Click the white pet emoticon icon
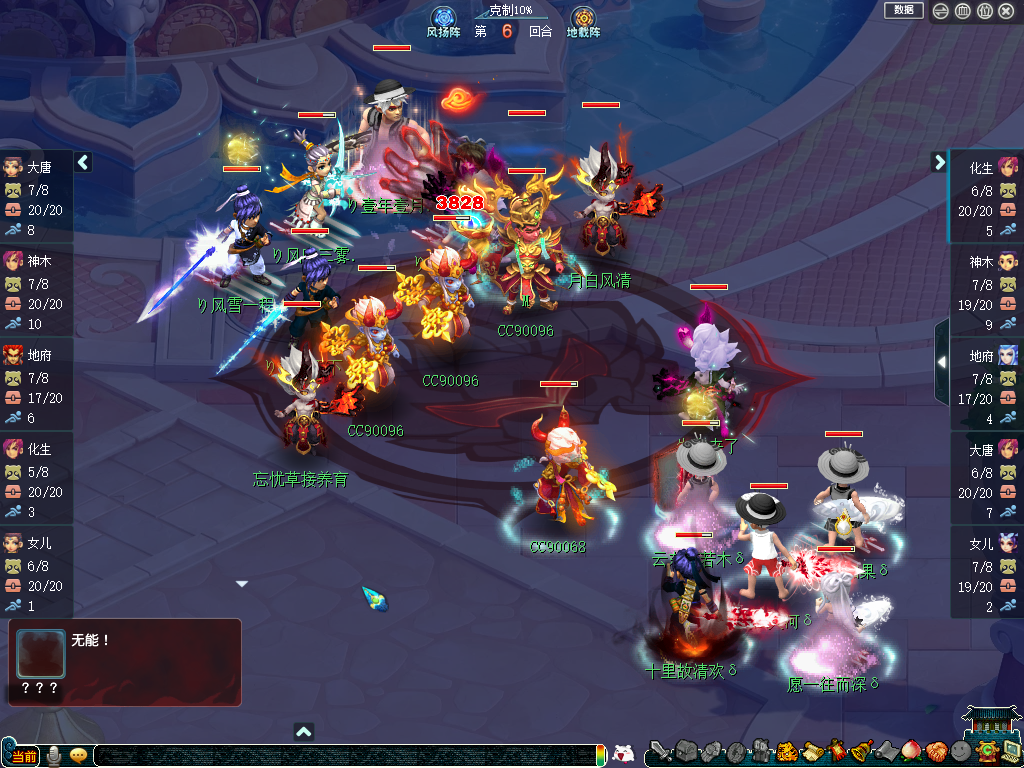Viewport: 1024px width, 768px height. tap(623, 754)
